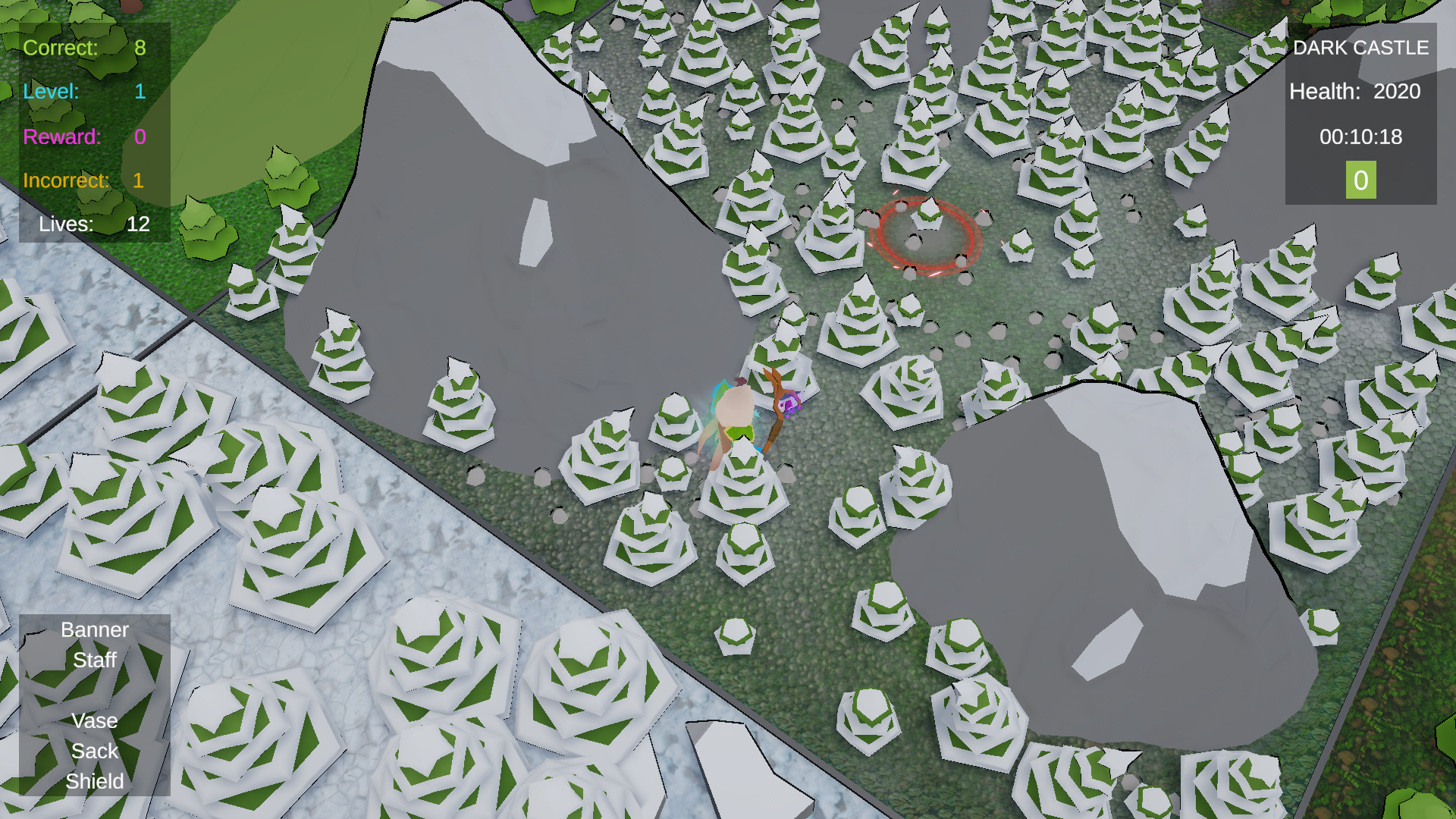This screenshot has height=819, width=1456.
Task: Click the Health: 2020 readout
Action: pos(1355,92)
